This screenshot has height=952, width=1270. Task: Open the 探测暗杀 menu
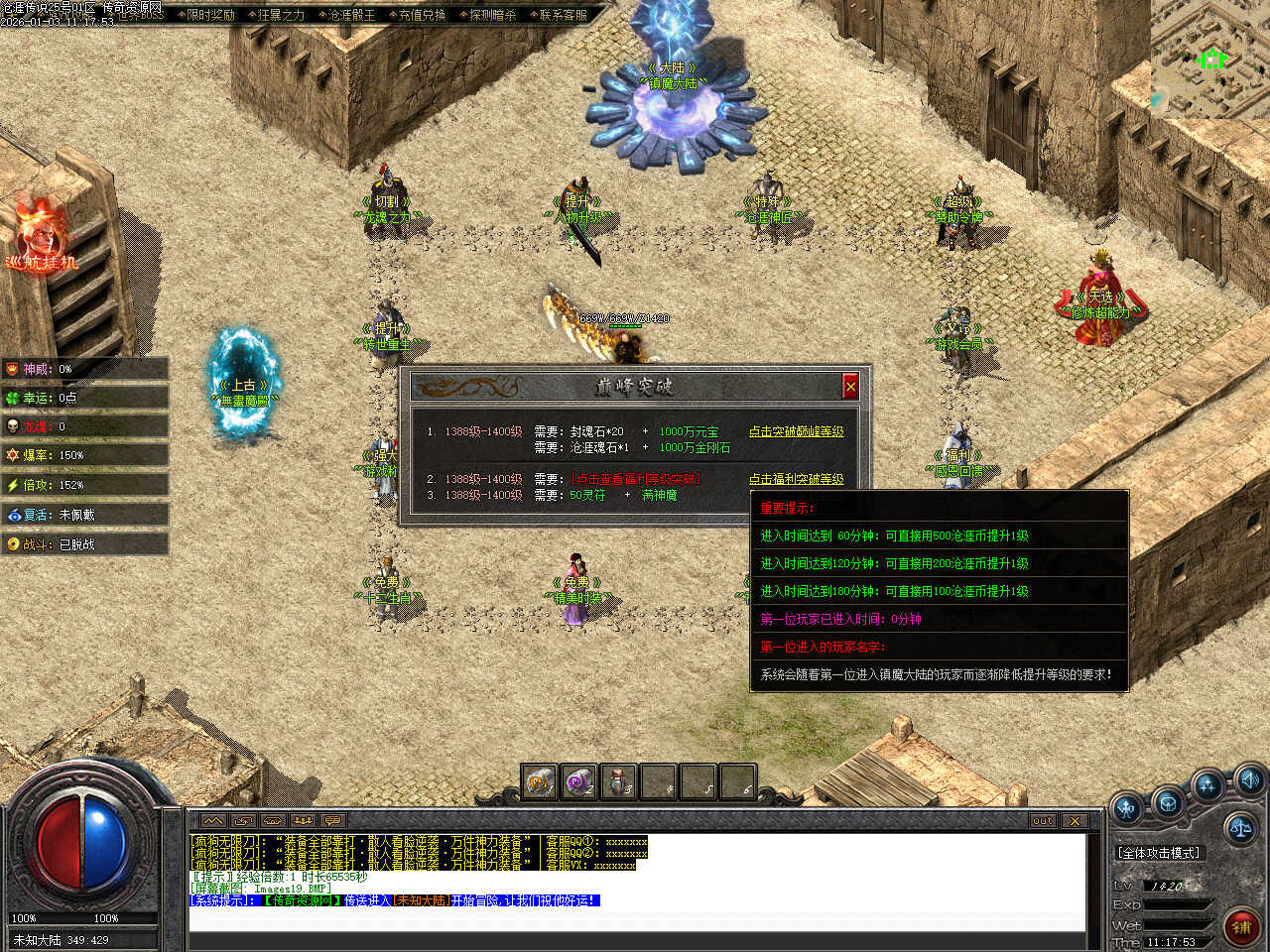(492, 15)
